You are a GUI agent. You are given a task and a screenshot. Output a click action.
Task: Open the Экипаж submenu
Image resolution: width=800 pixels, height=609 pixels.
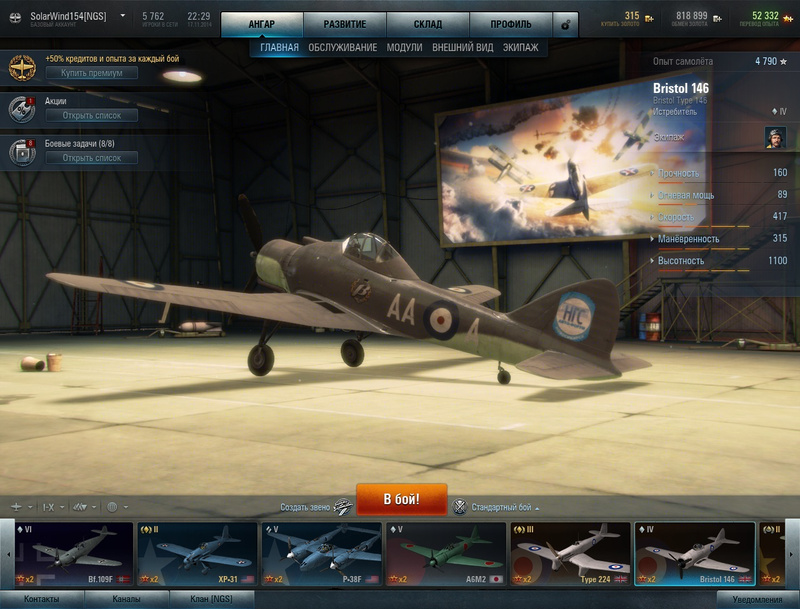pos(520,47)
